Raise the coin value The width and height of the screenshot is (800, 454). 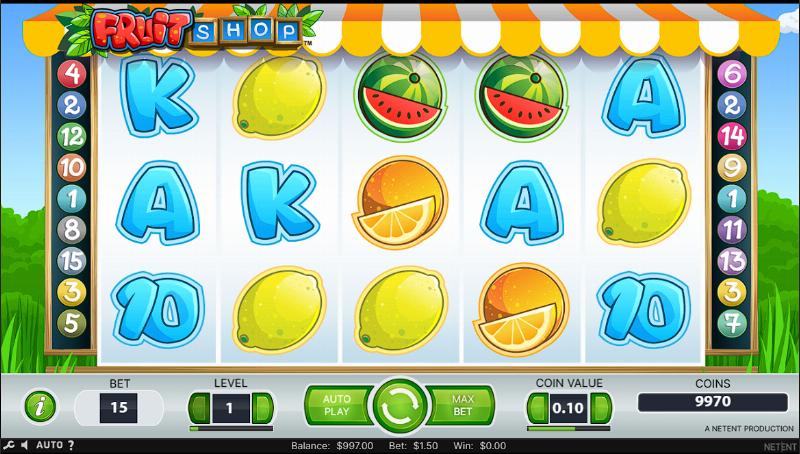click(x=601, y=408)
